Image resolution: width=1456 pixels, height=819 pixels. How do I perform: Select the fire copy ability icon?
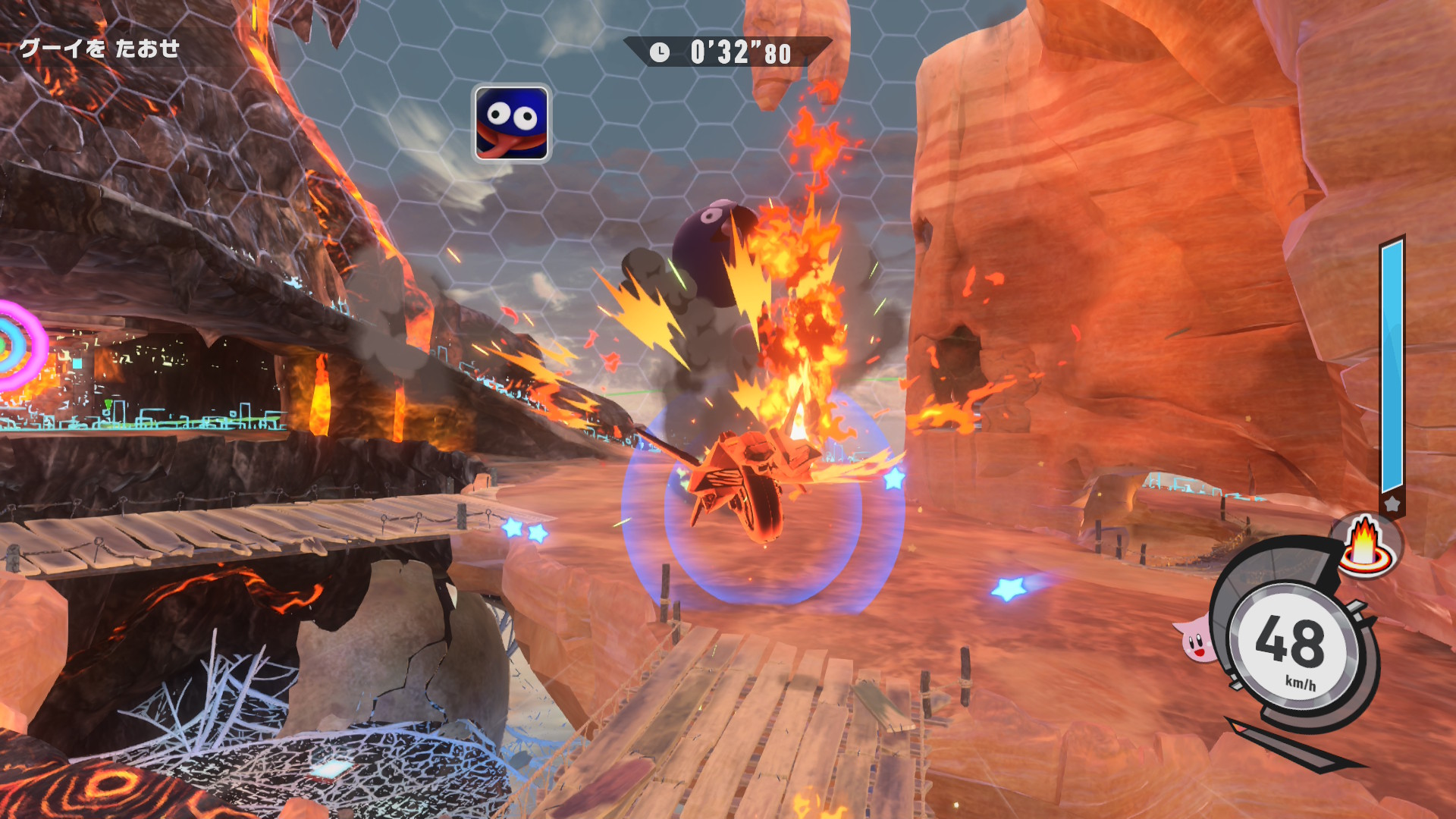(x=1366, y=545)
